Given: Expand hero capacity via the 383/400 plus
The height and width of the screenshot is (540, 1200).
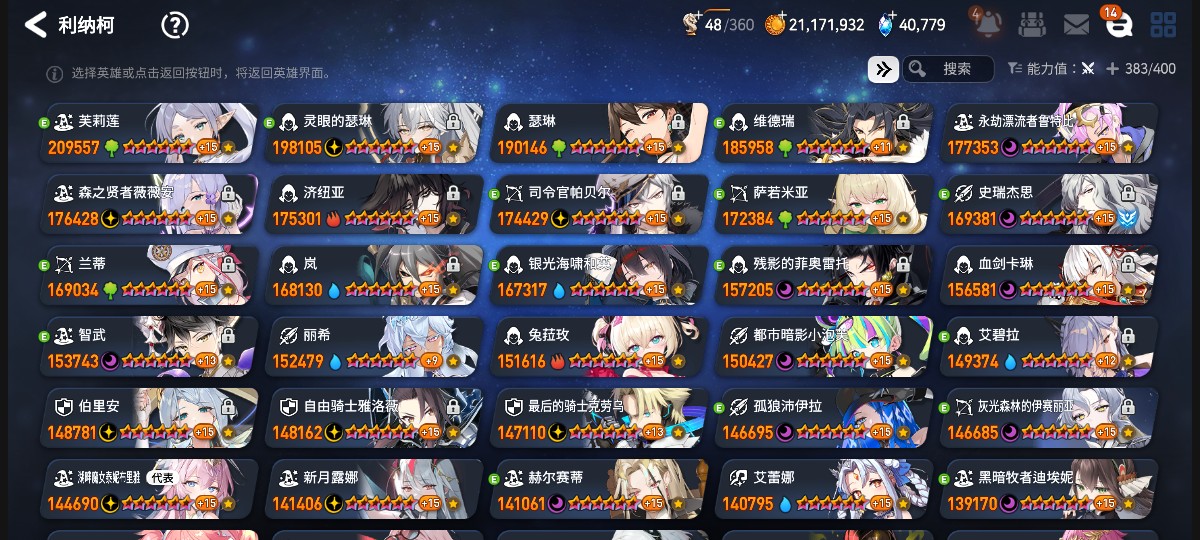Looking at the screenshot, I should (1112, 69).
